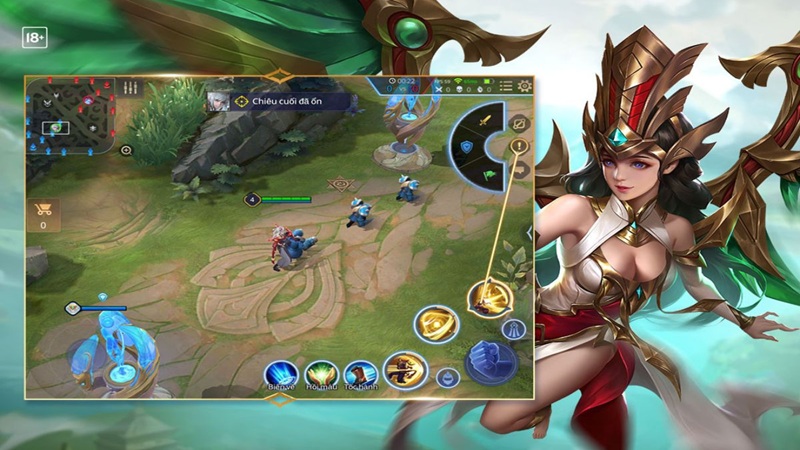
Task: Hit the blue fist basic attack button
Action: [490, 362]
